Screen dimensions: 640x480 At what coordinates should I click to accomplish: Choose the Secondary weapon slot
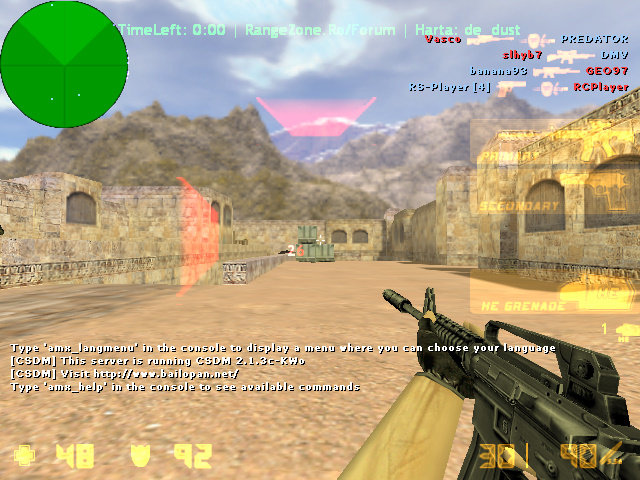[x=554, y=207]
